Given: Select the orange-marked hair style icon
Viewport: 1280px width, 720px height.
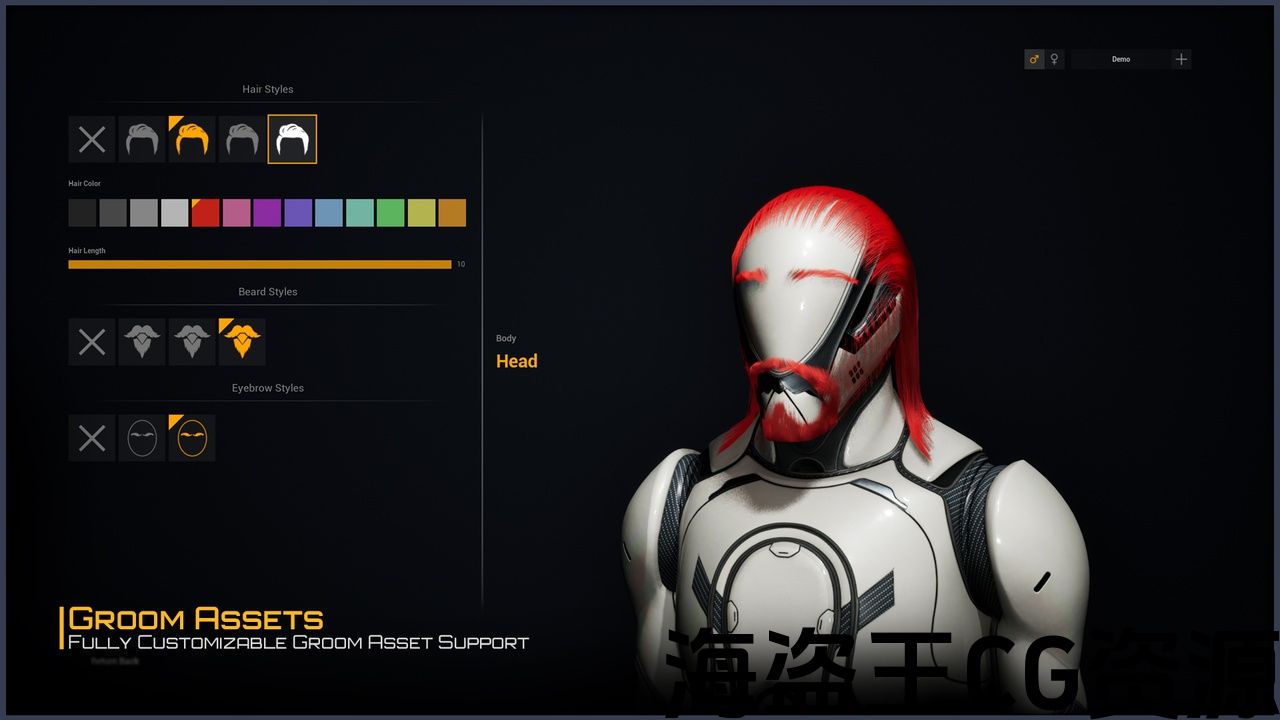Looking at the screenshot, I should click(192, 139).
